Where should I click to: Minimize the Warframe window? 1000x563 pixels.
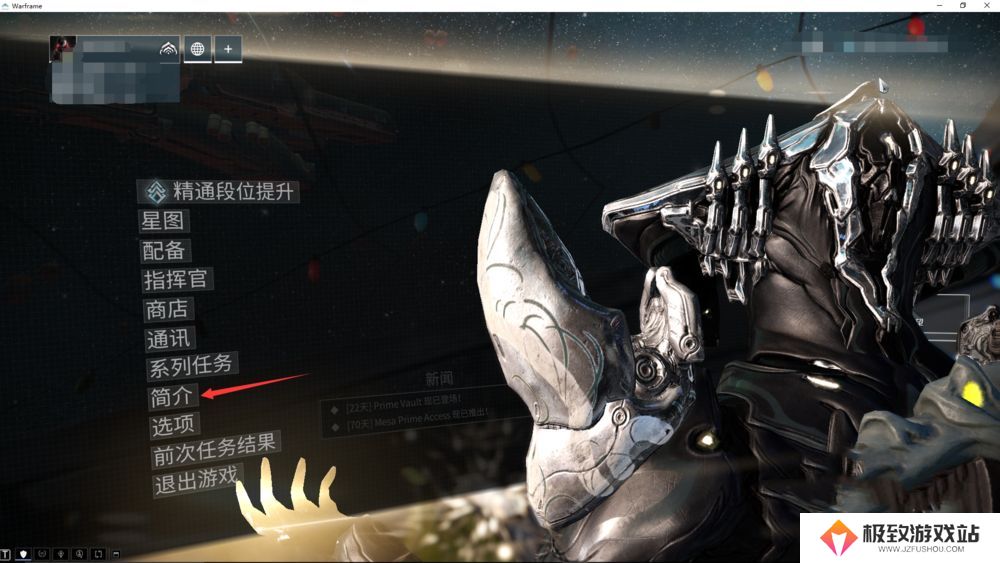pos(938,6)
